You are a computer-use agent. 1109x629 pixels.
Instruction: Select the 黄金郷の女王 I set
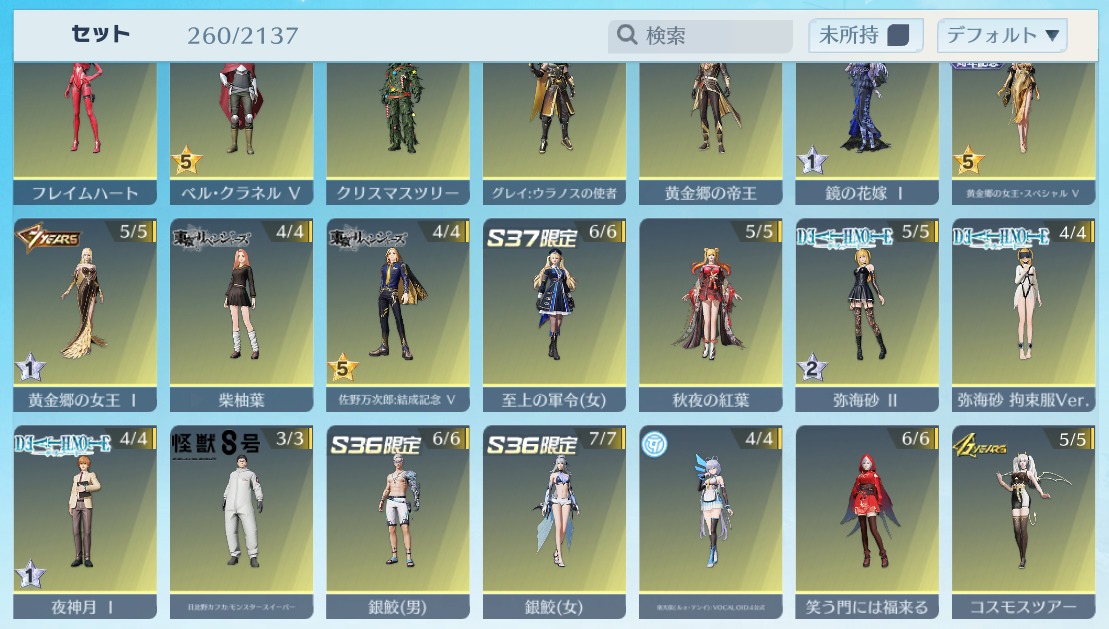pyautogui.click(x=85, y=315)
